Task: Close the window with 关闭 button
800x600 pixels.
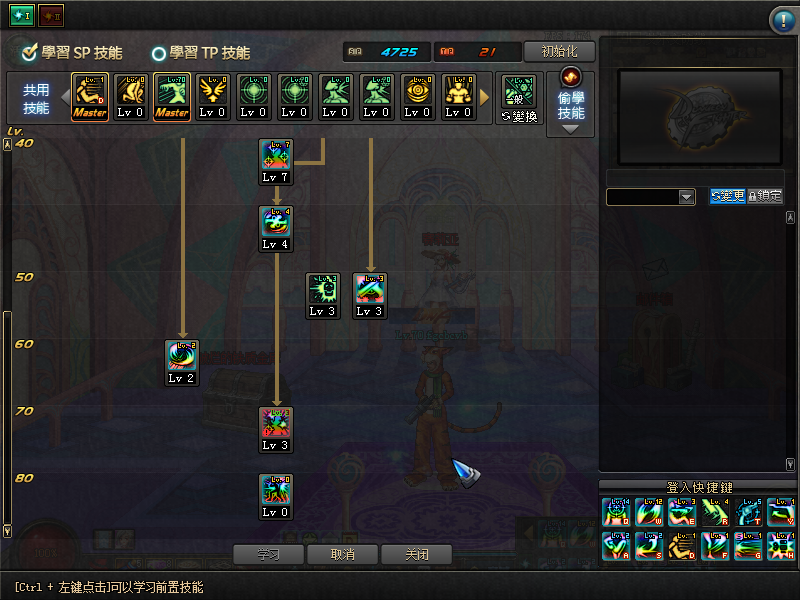Action: pos(417,554)
